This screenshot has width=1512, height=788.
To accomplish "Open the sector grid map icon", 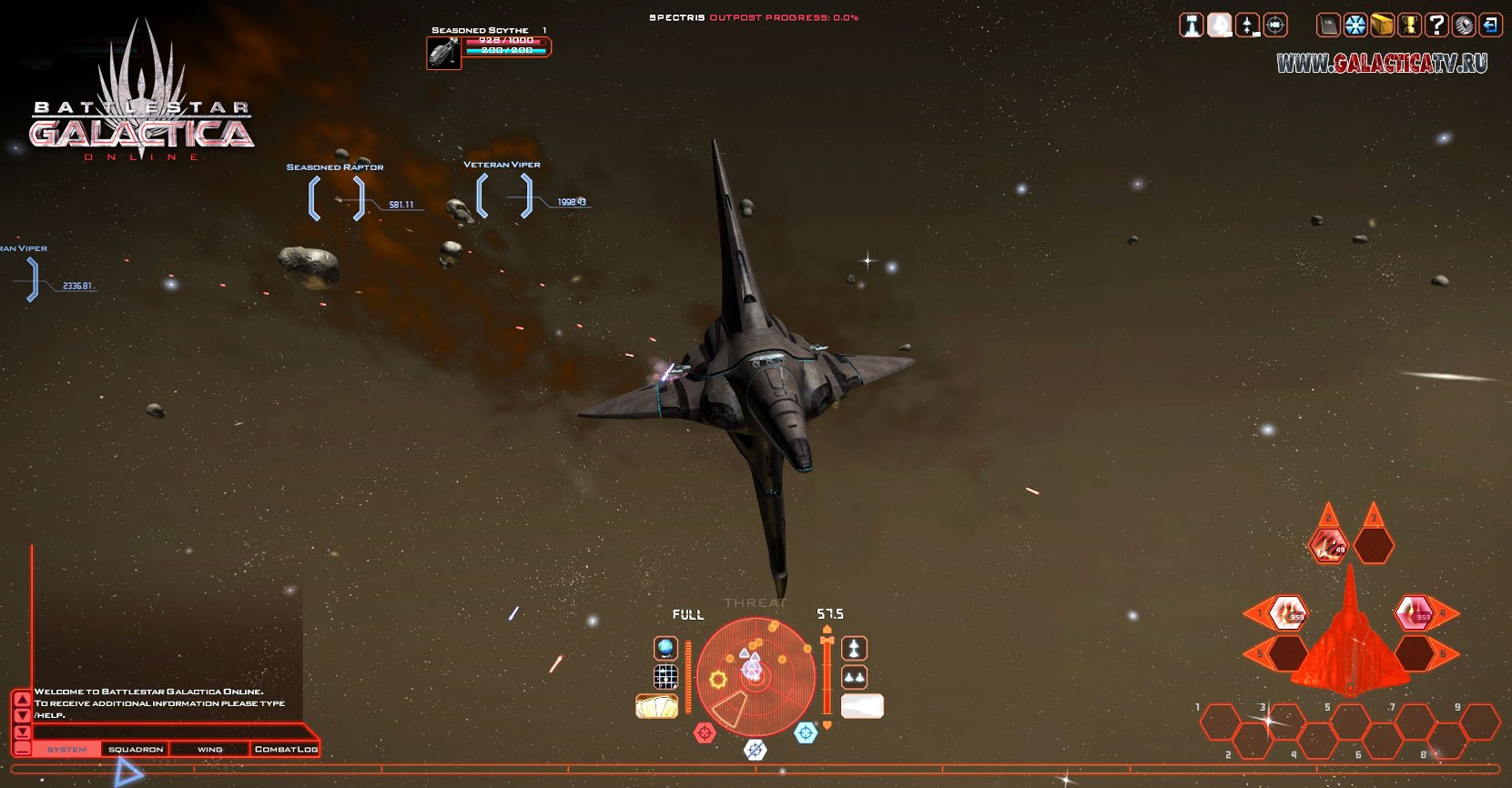I will pyautogui.click(x=666, y=677).
